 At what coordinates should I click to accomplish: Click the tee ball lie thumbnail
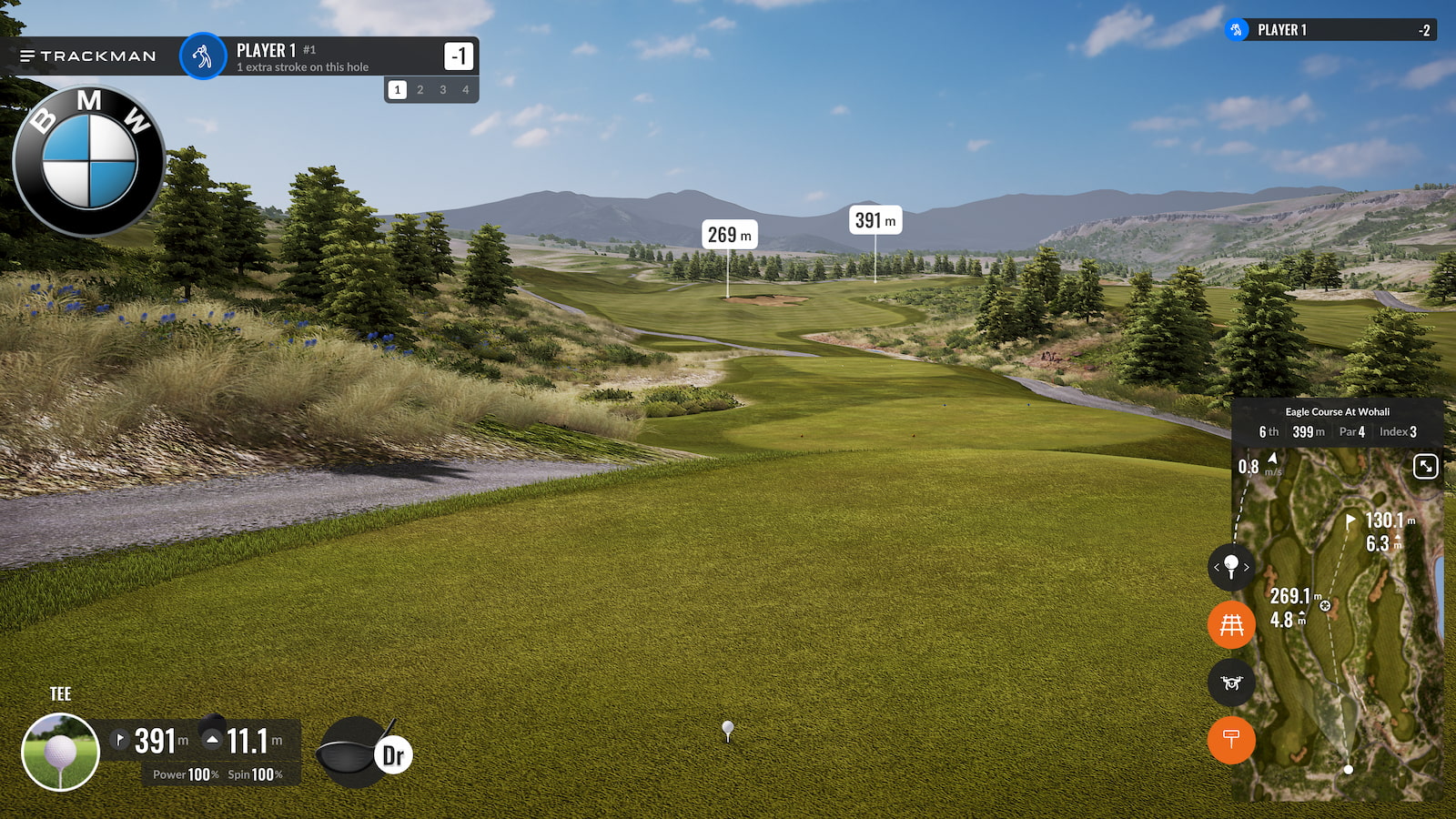(60, 753)
